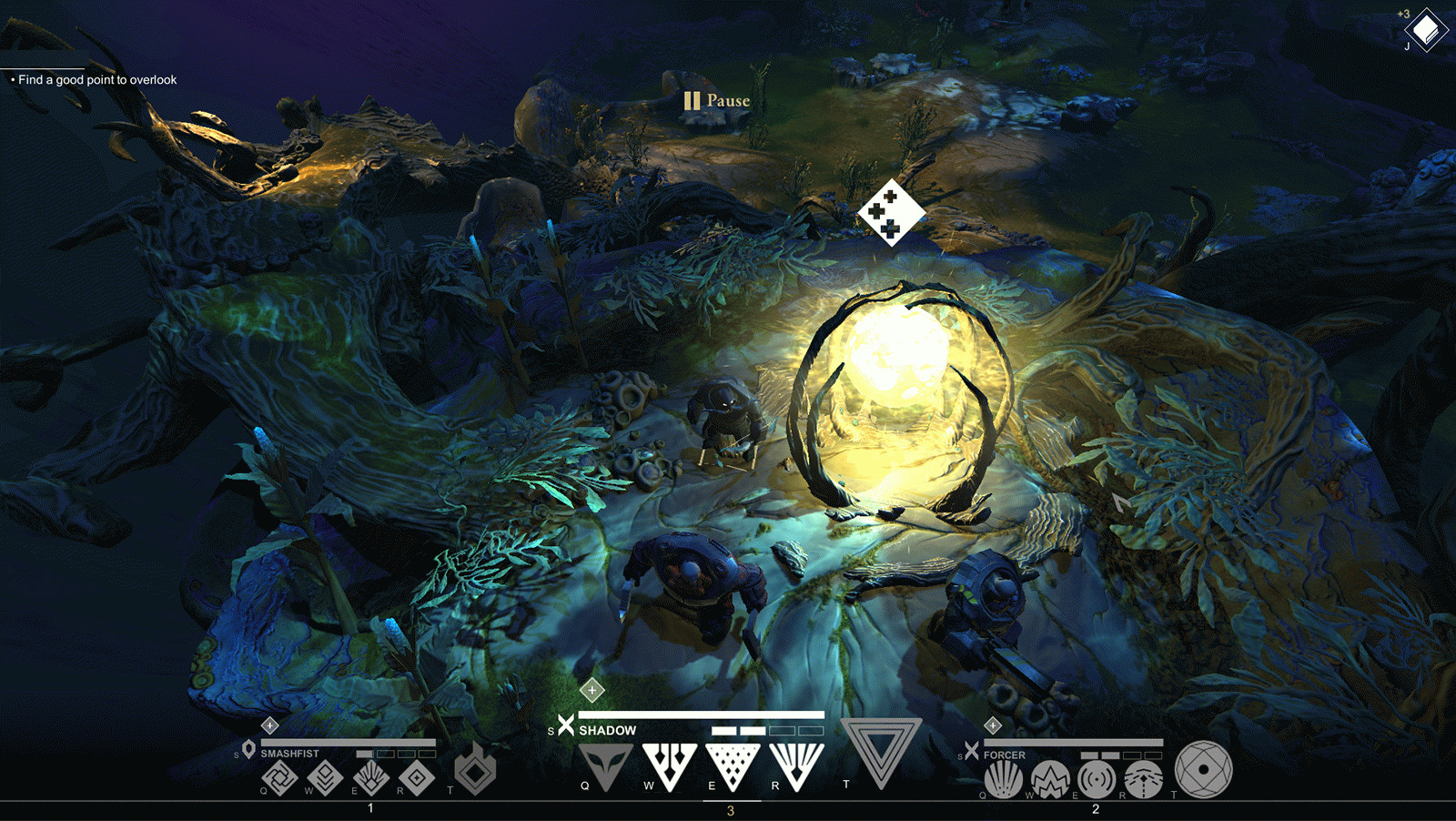
Task: Switch to the Forcer character panel
Action: click(x=1004, y=755)
